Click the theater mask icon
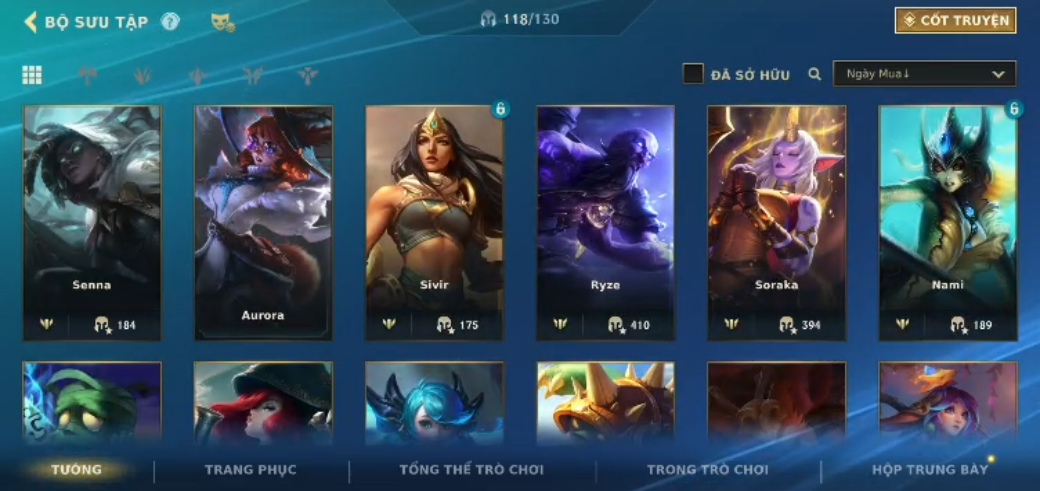Image resolution: width=1040 pixels, height=491 pixels. (222, 22)
